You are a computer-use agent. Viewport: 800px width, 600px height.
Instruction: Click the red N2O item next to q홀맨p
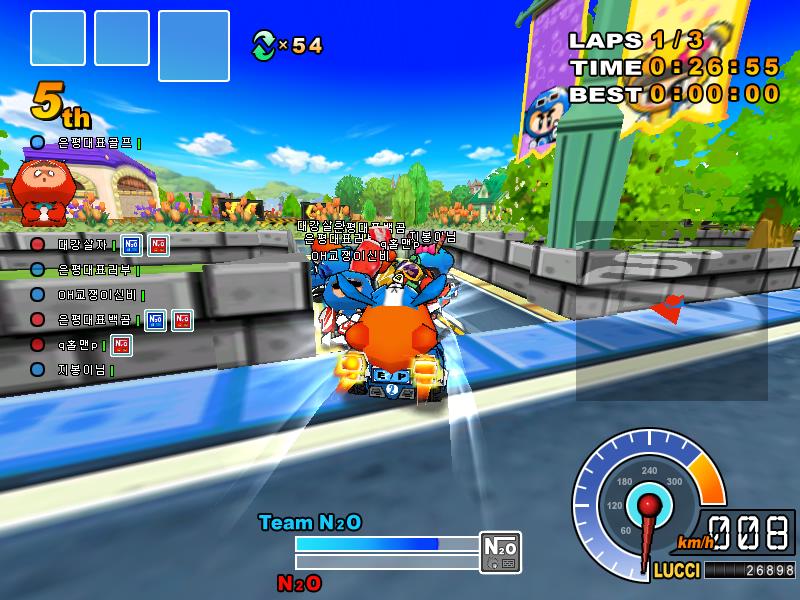coord(121,345)
